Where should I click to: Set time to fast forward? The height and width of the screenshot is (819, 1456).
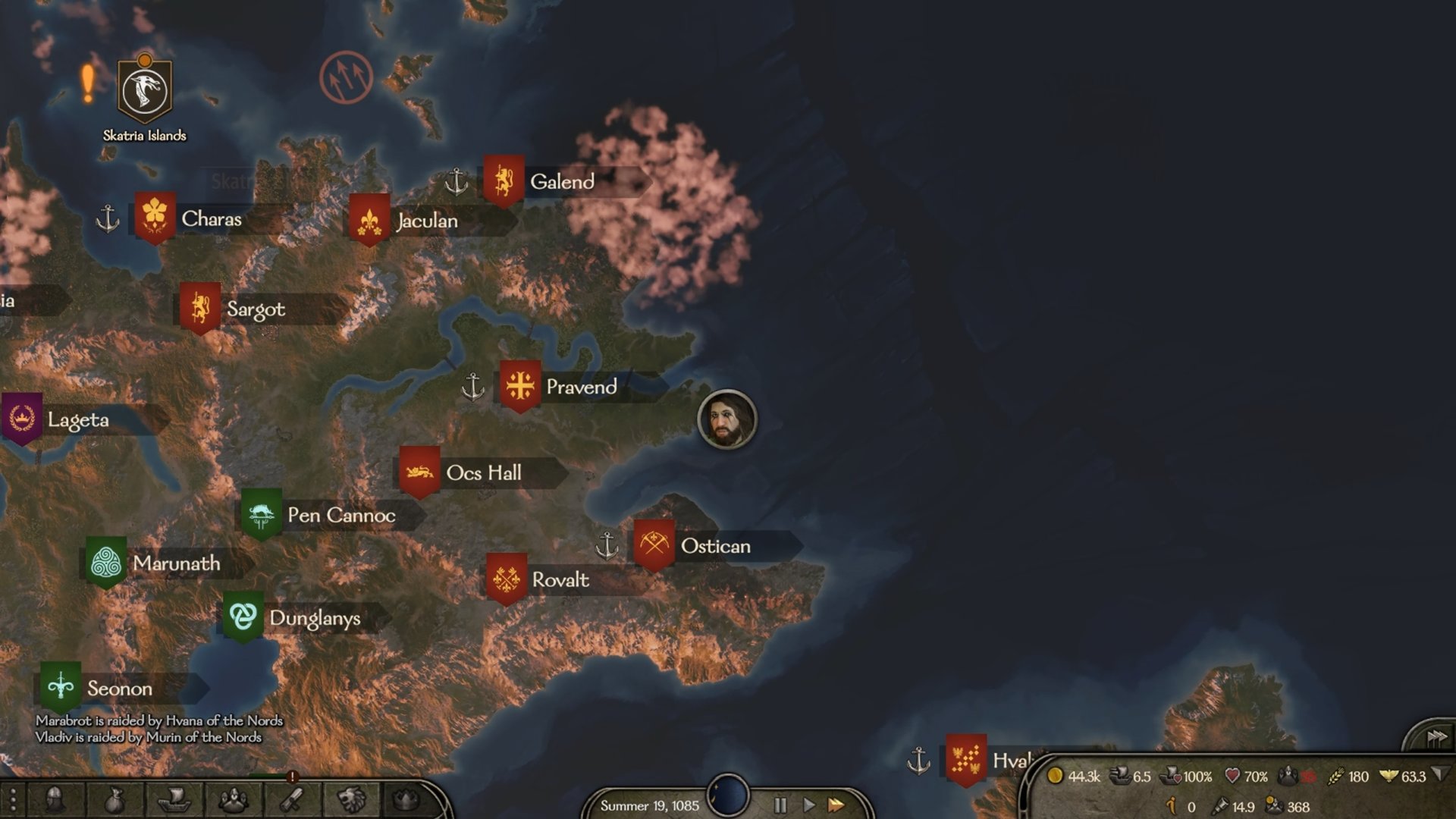click(836, 805)
